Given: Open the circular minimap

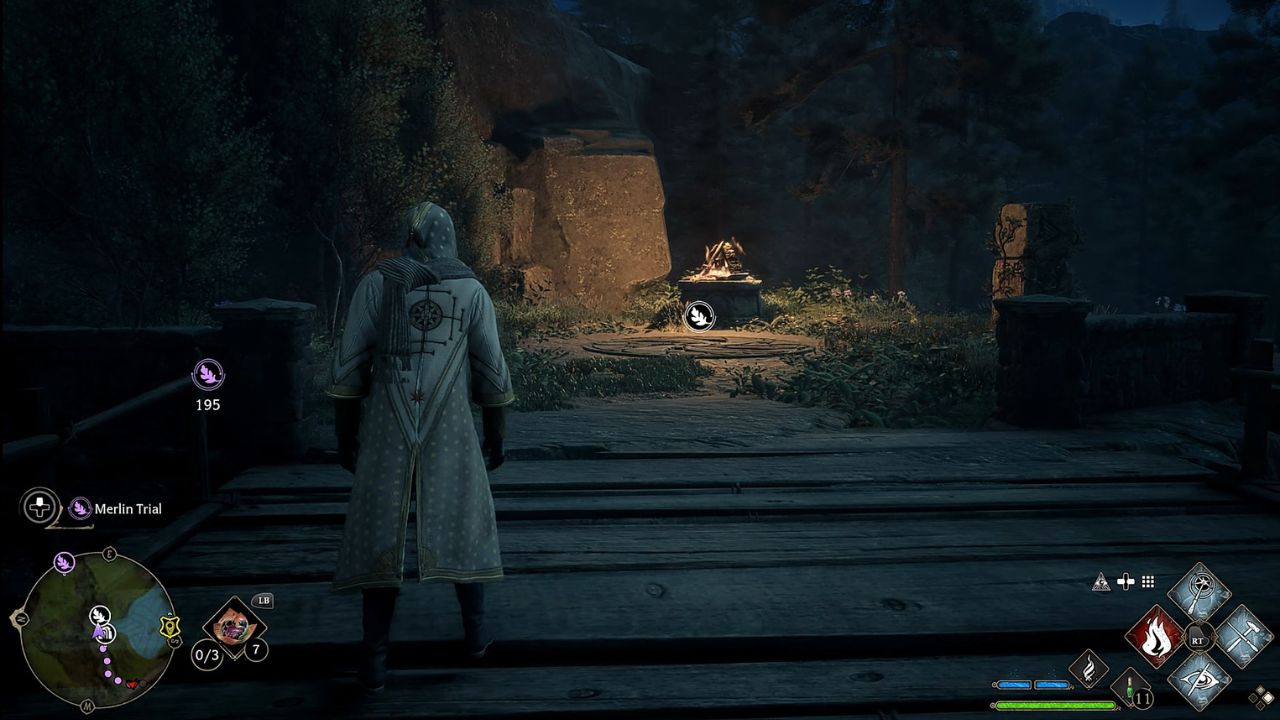Looking at the screenshot, I should (97, 630).
